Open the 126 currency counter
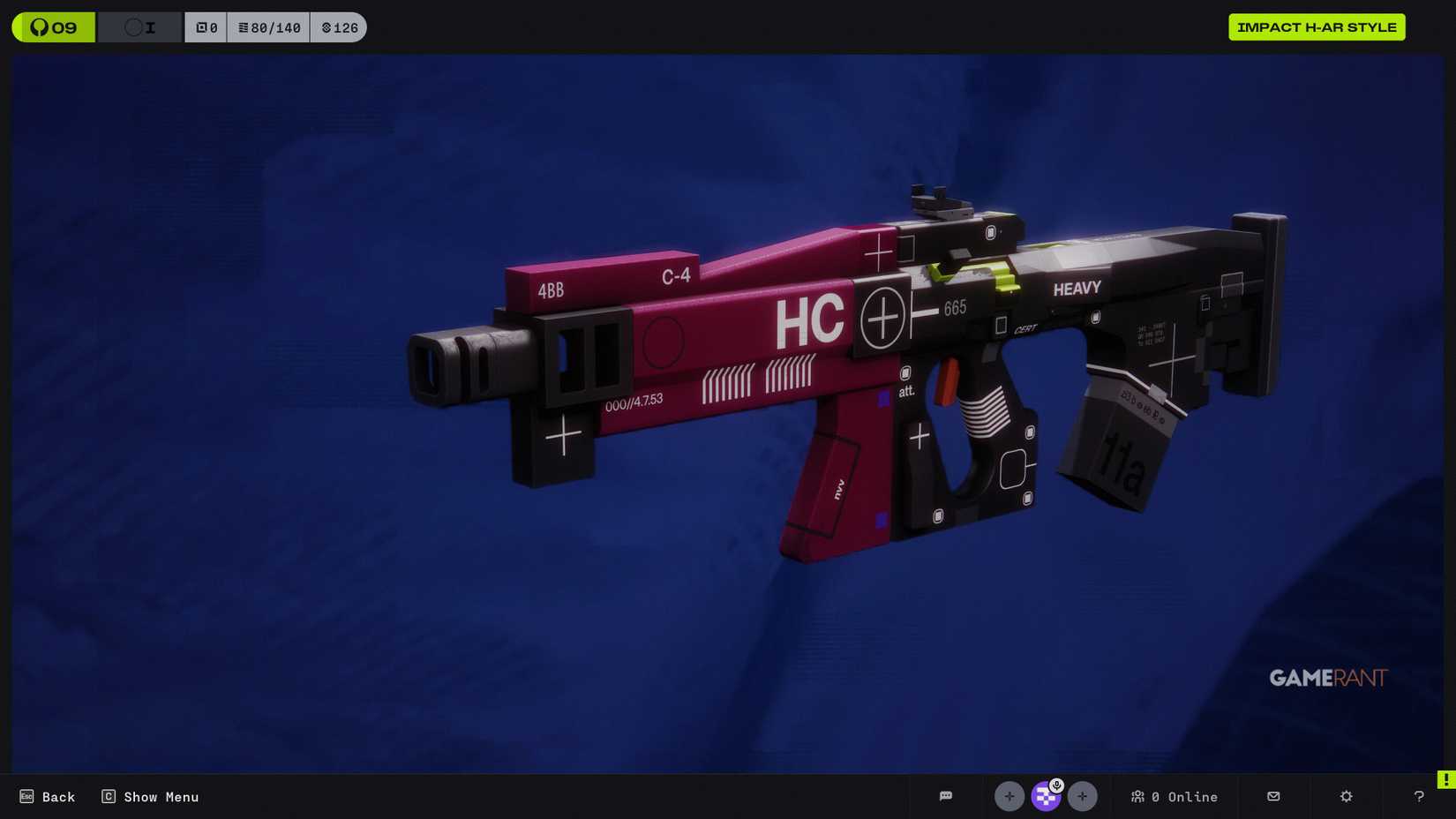 [x=339, y=27]
